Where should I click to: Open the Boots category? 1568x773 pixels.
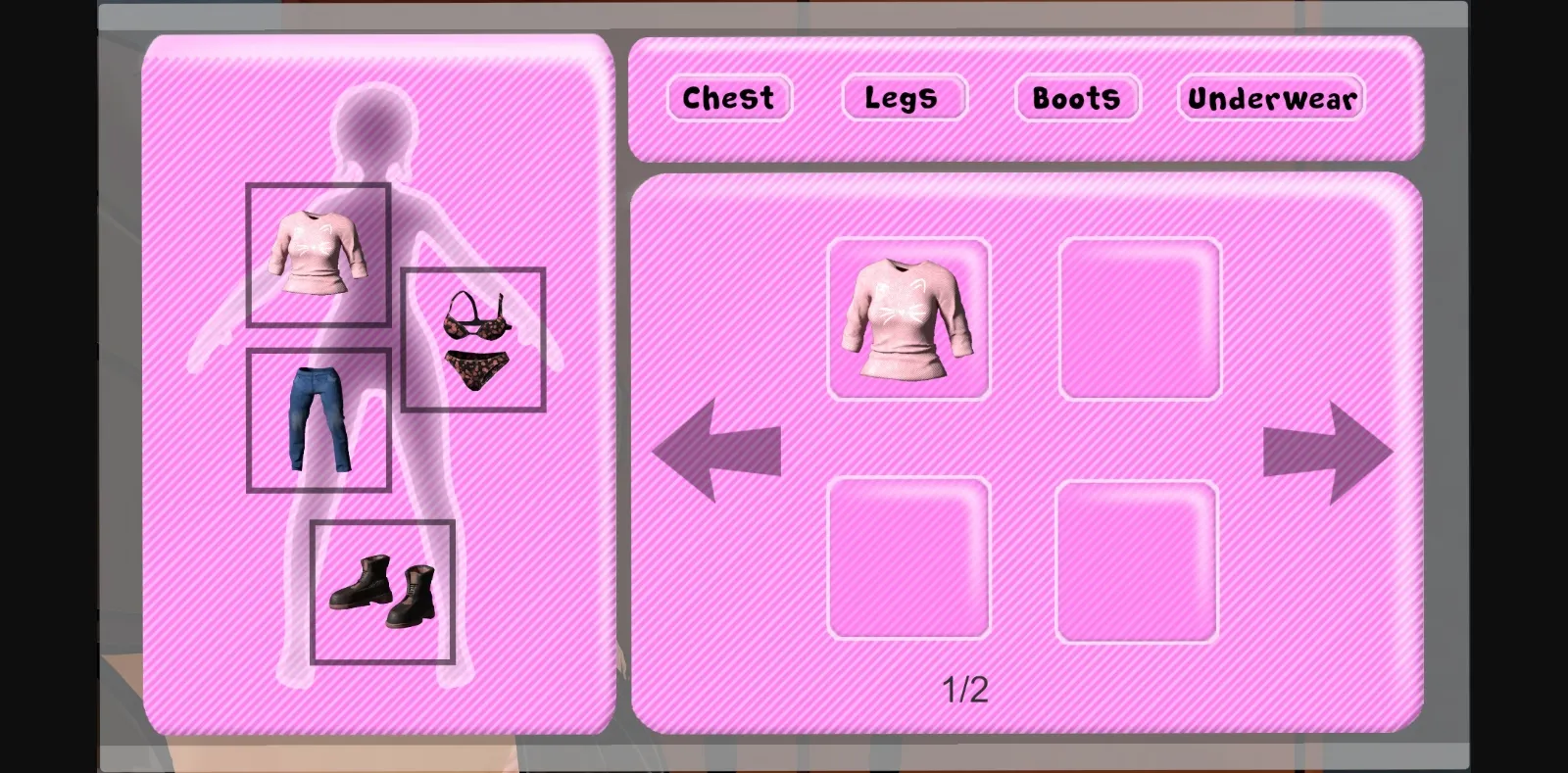[x=1076, y=98]
